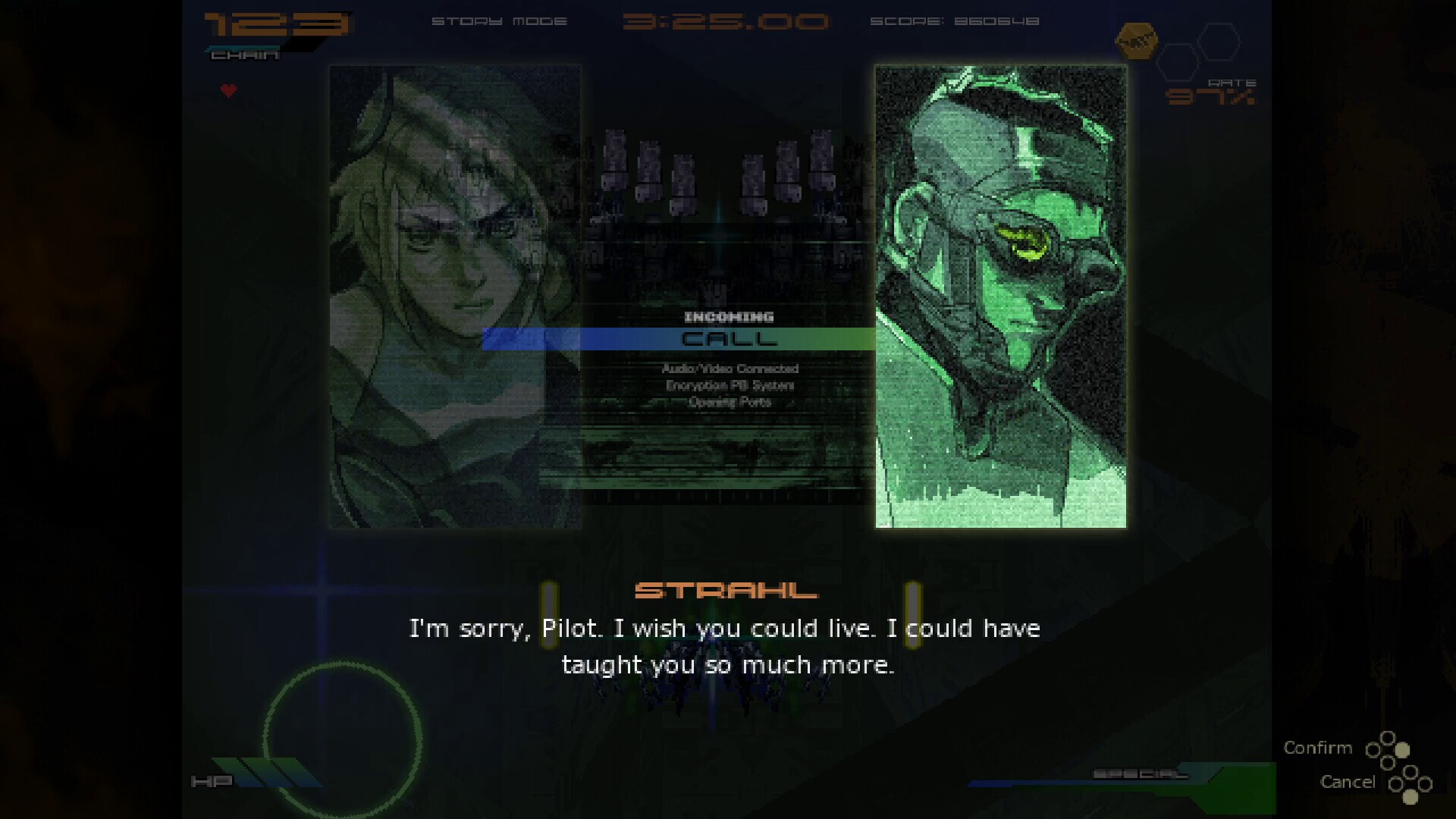The width and height of the screenshot is (1456, 819).
Task: Select the gold medal hexagon badge
Action: (x=1137, y=39)
